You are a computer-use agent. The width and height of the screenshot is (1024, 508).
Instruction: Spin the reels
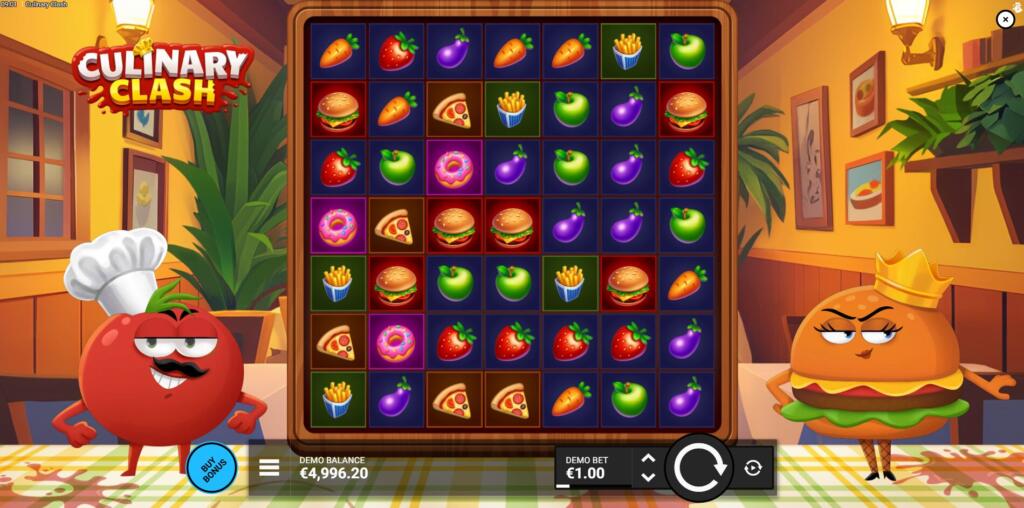click(698, 467)
